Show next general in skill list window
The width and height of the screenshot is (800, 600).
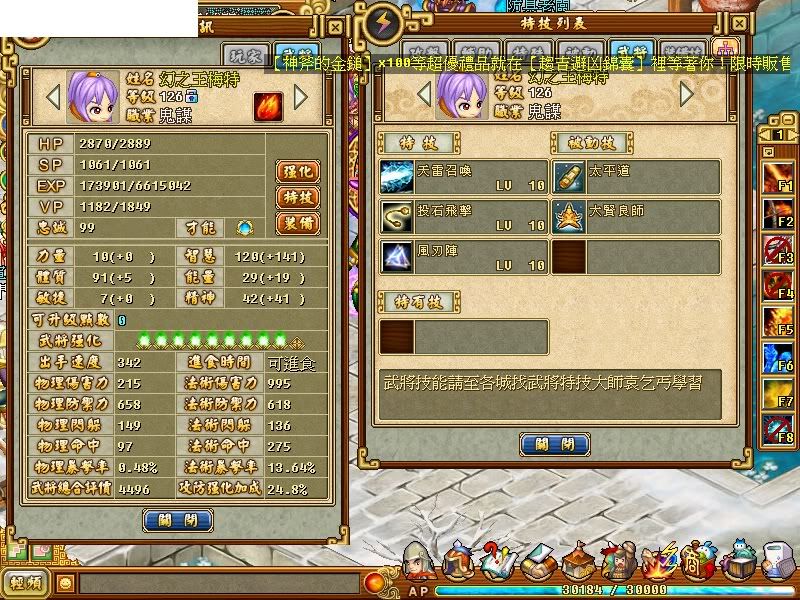687,94
